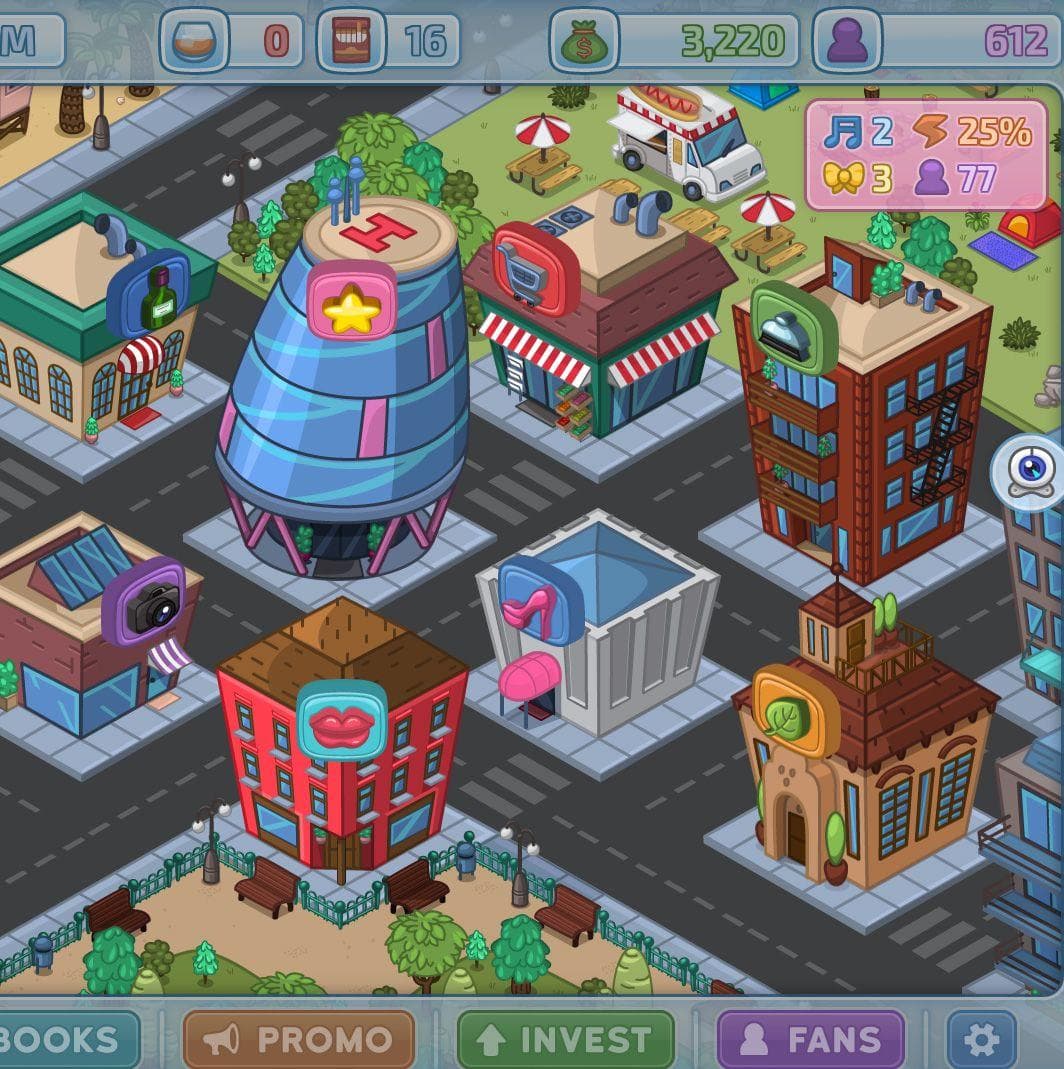Select the wine bottle shop icon

click(150, 295)
